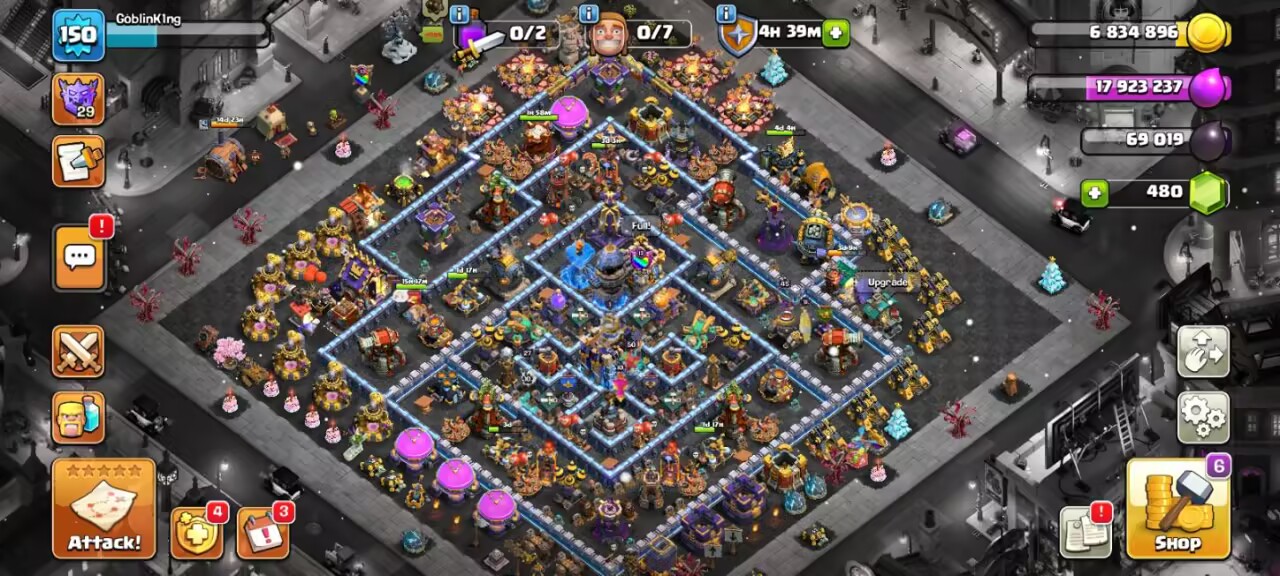The image size is (1280, 576).
Task: Buy gems with the green plus button
Action: [1095, 192]
